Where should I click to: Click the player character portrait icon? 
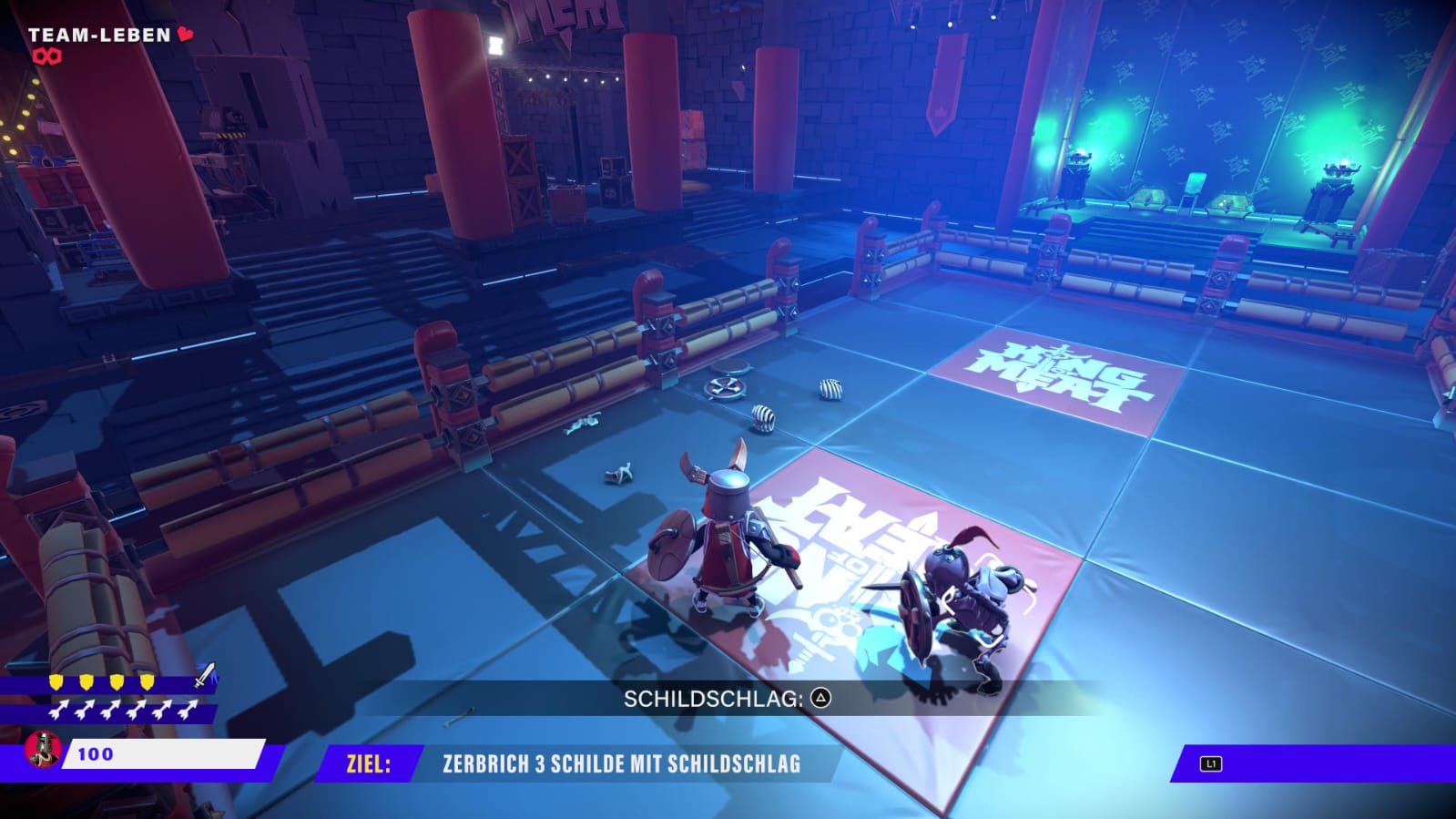pyautogui.click(x=42, y=750)
